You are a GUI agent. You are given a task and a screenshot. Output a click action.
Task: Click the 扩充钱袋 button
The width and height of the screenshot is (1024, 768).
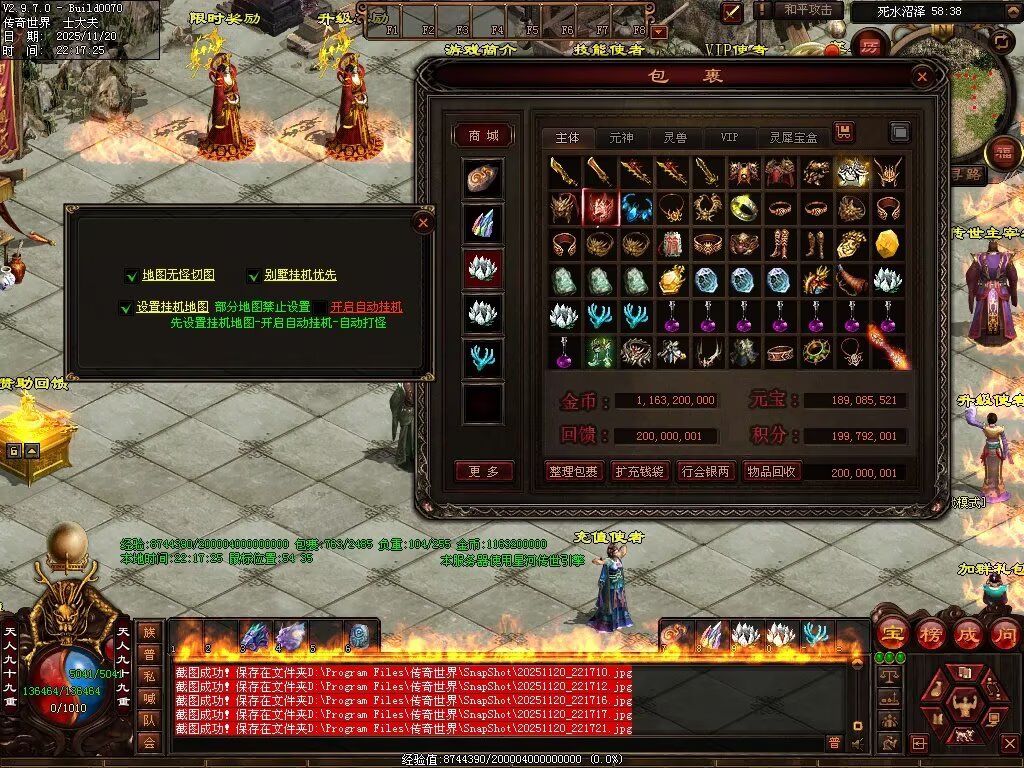coord(640,472)
